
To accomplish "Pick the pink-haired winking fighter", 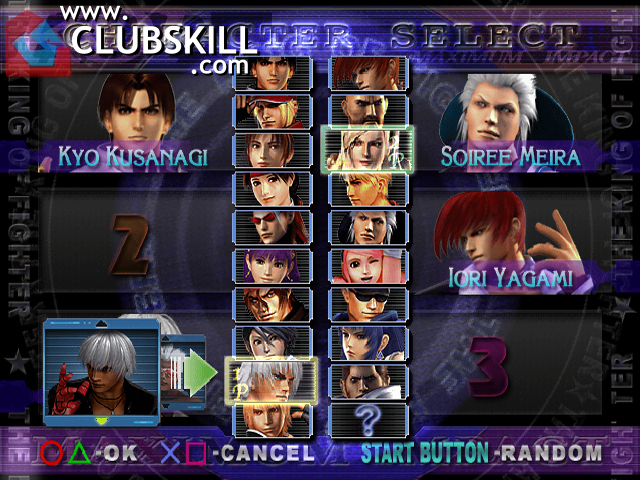I will (368, 265).
